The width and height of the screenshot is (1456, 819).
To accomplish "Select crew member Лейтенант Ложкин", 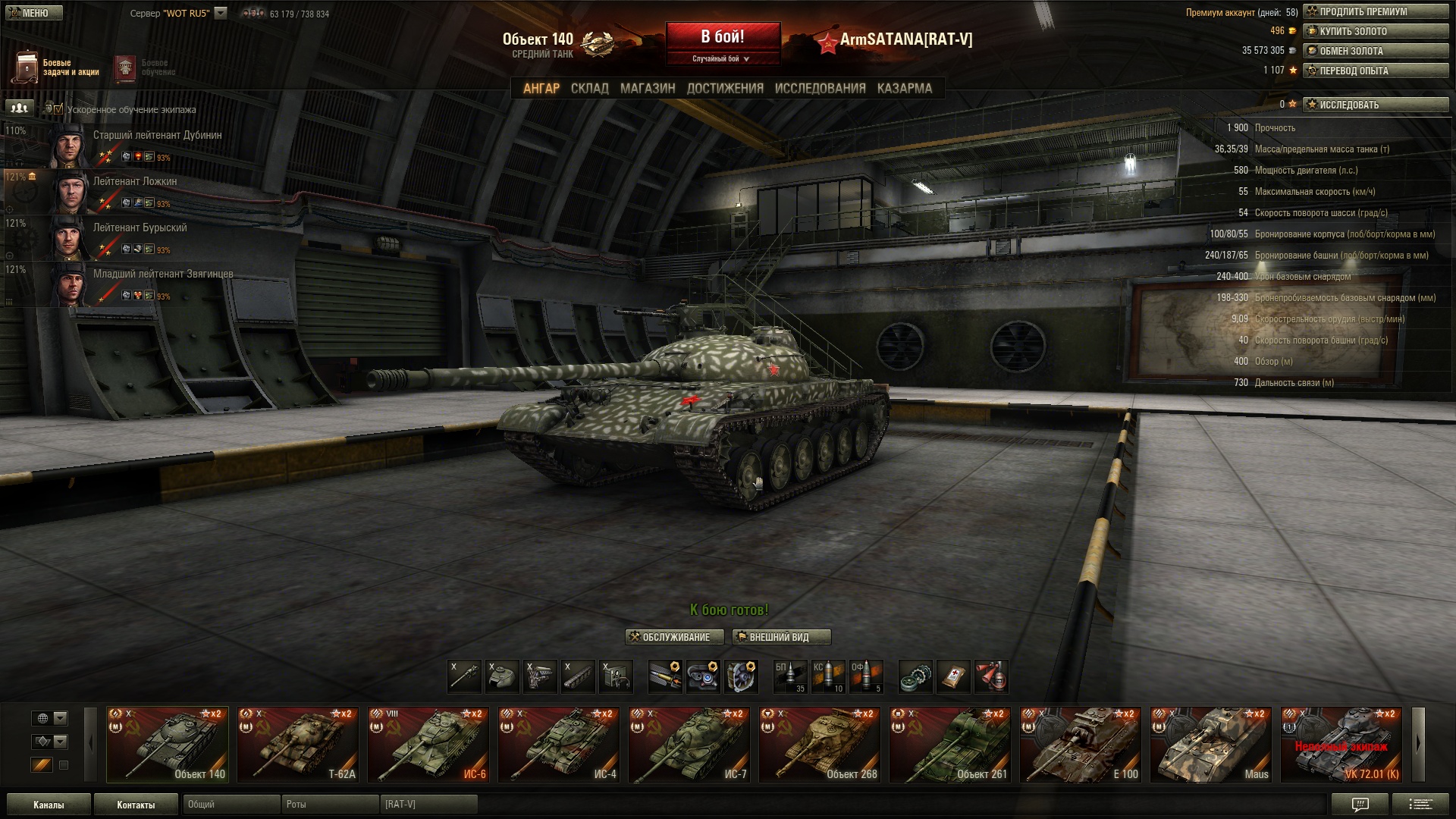I will click(135, 181).
